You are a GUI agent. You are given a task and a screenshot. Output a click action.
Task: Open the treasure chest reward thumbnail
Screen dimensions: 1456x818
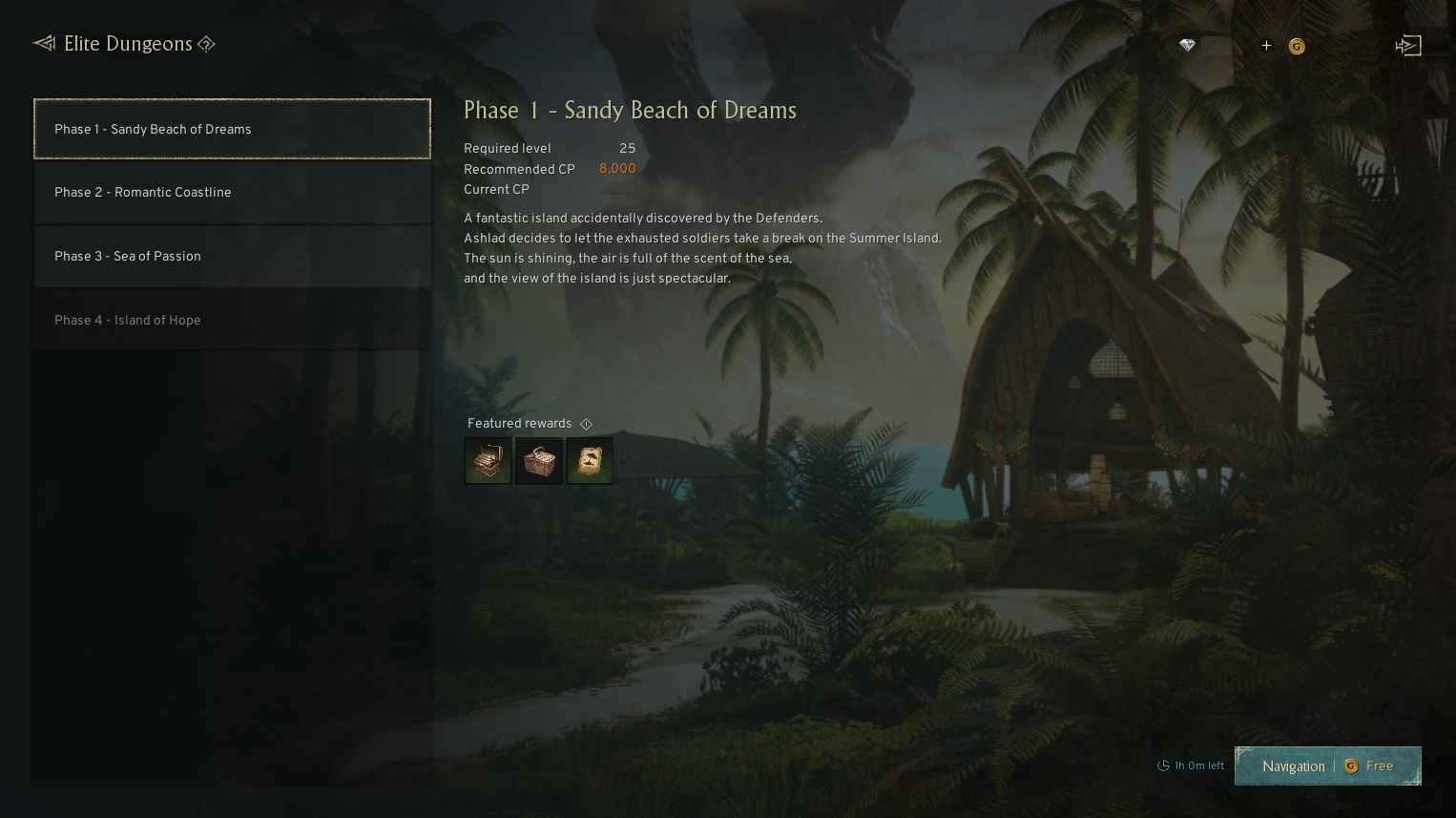488,460
